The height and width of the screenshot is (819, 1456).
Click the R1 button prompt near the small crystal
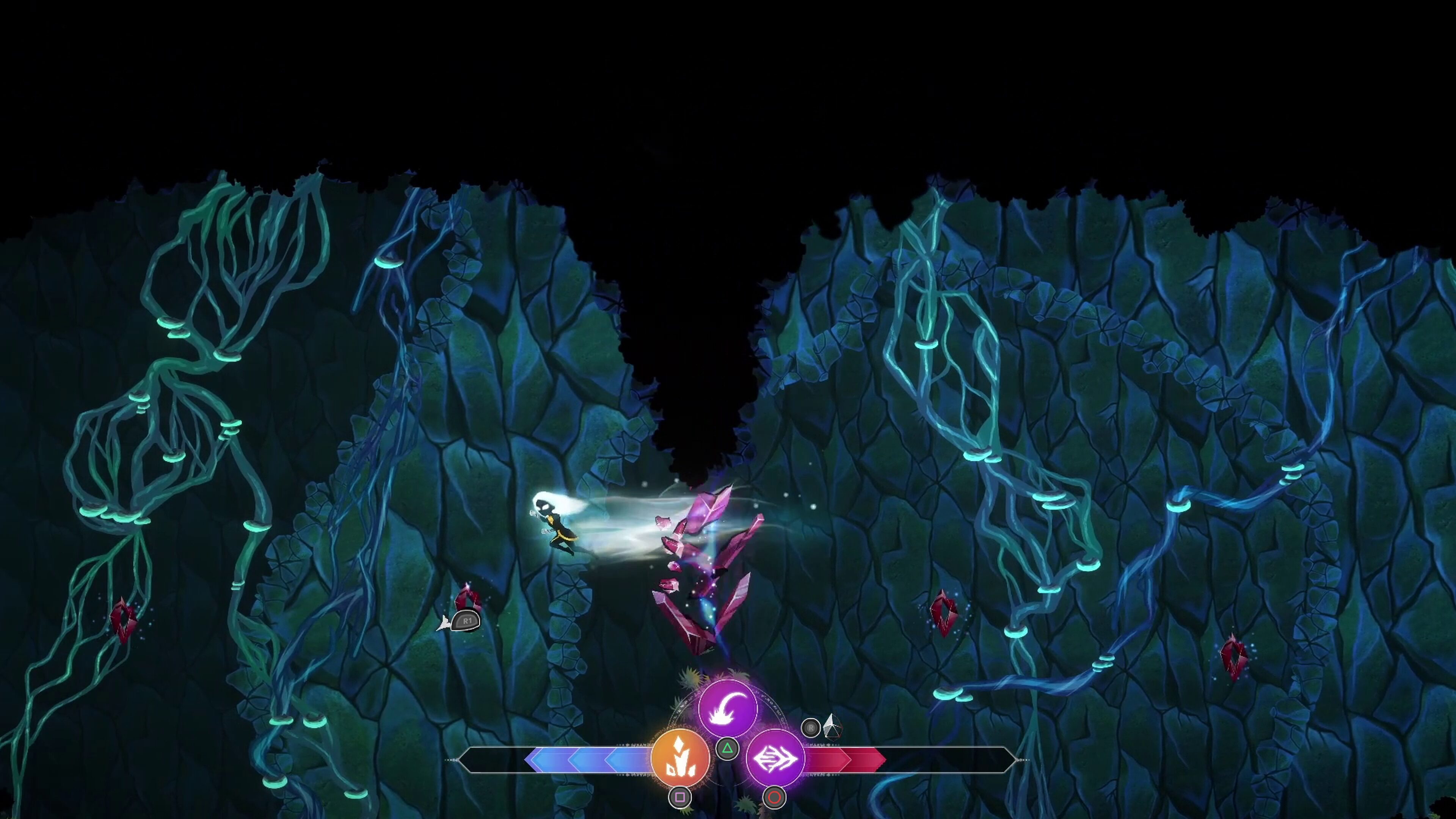(466, 620)
